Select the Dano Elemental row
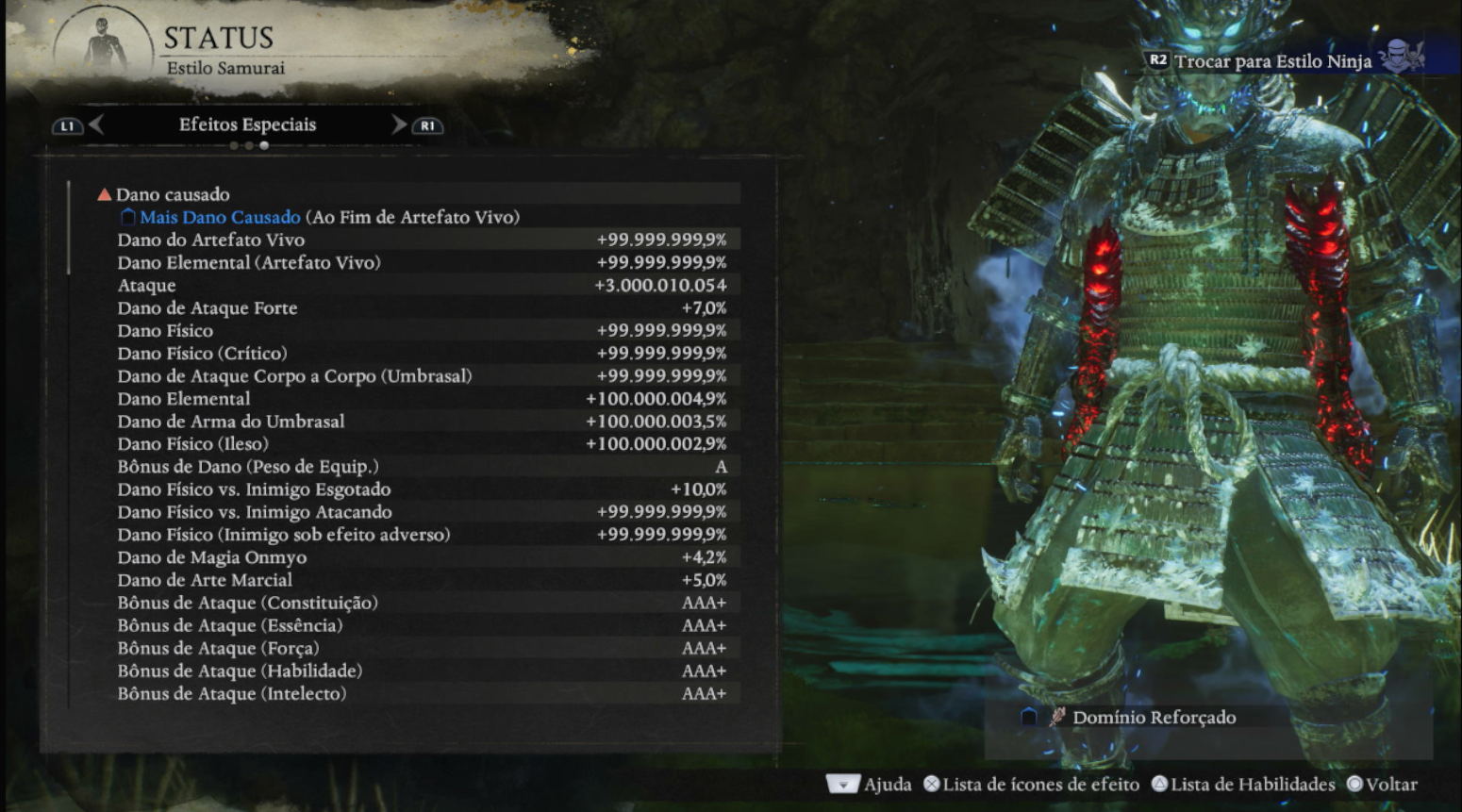This screenshot has width=1462, height=812. (x=420, y=399)
